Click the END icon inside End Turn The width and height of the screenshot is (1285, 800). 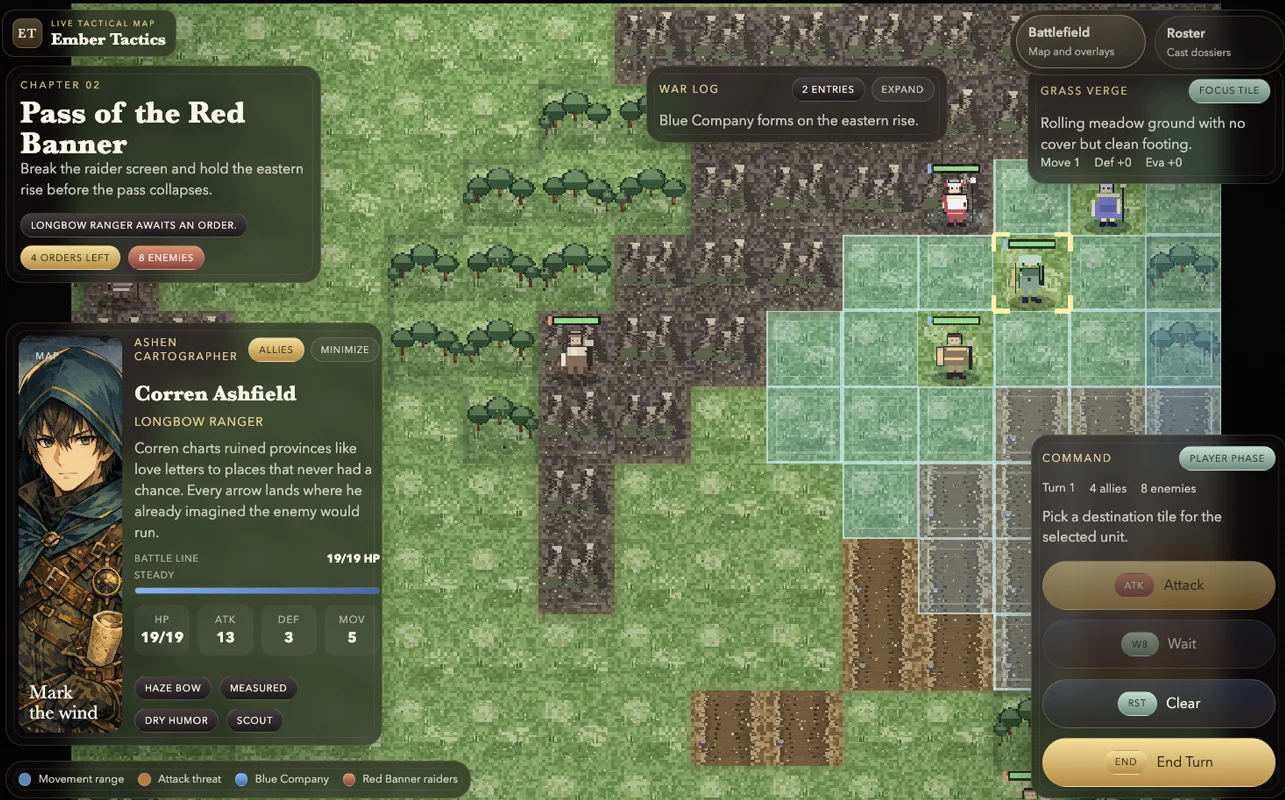coord(1125,761)
